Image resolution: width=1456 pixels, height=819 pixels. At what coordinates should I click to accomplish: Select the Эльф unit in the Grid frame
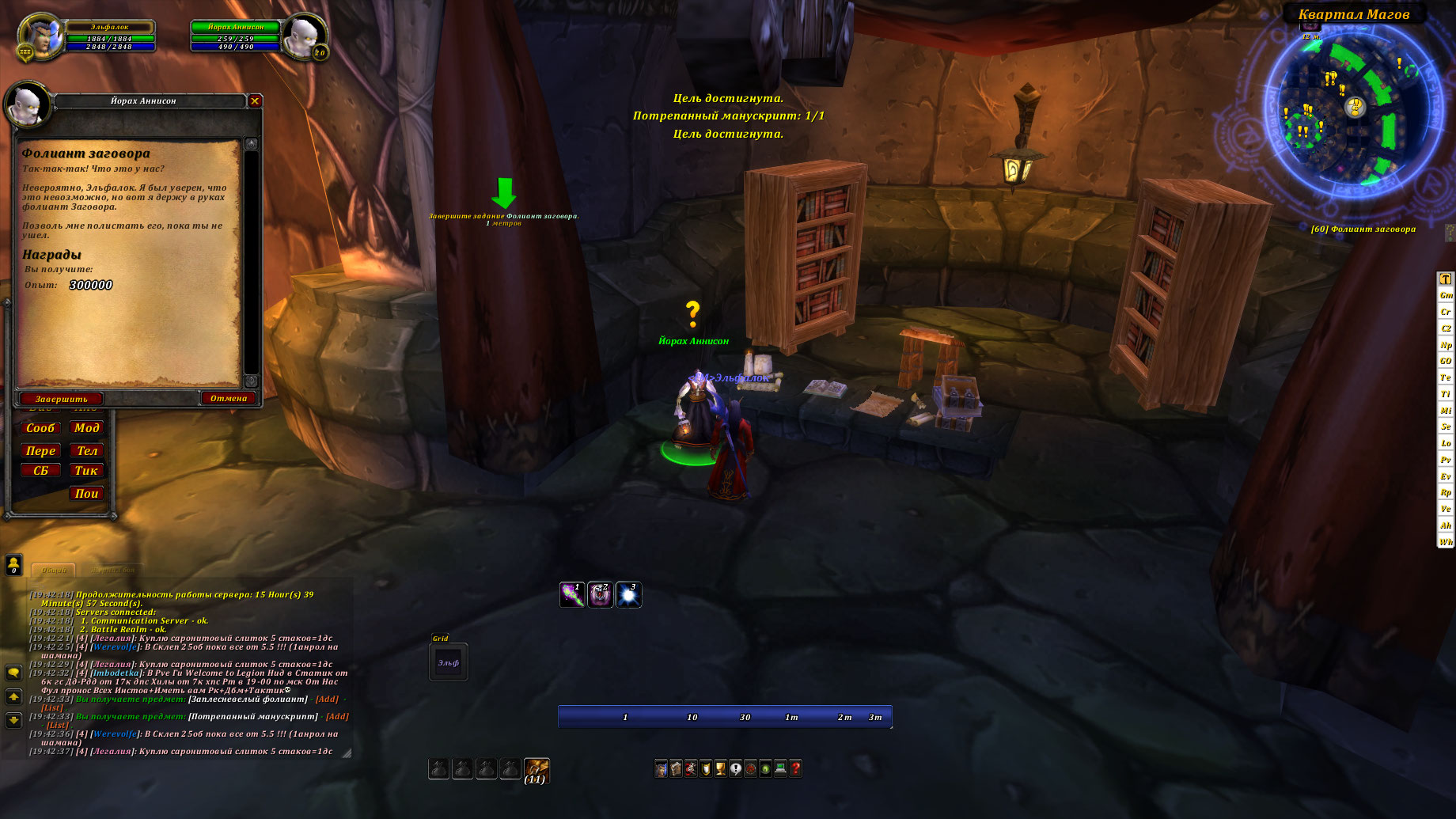(x=449, y=662)
